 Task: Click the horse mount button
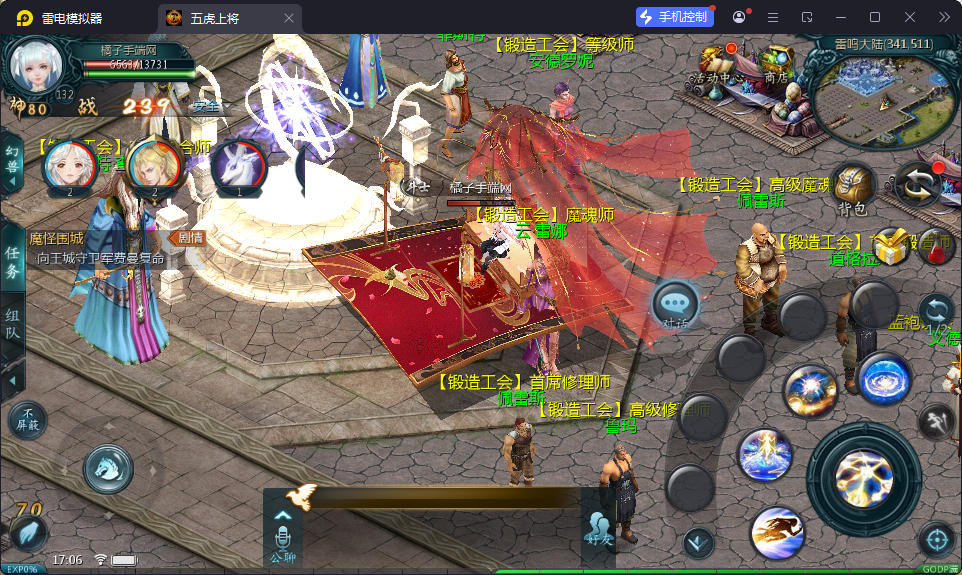108,468
